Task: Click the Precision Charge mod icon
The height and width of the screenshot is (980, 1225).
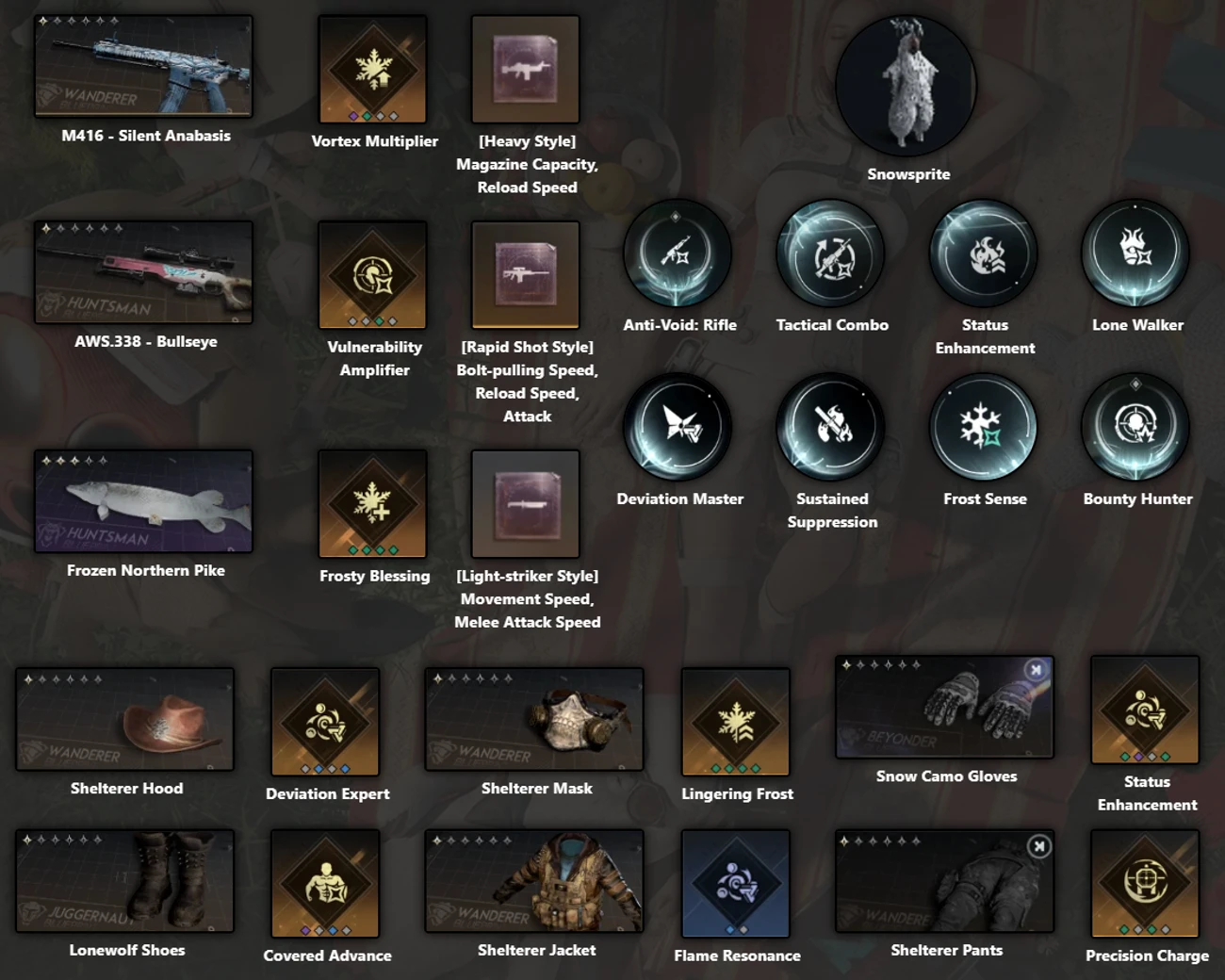Action: point(1145,883)
